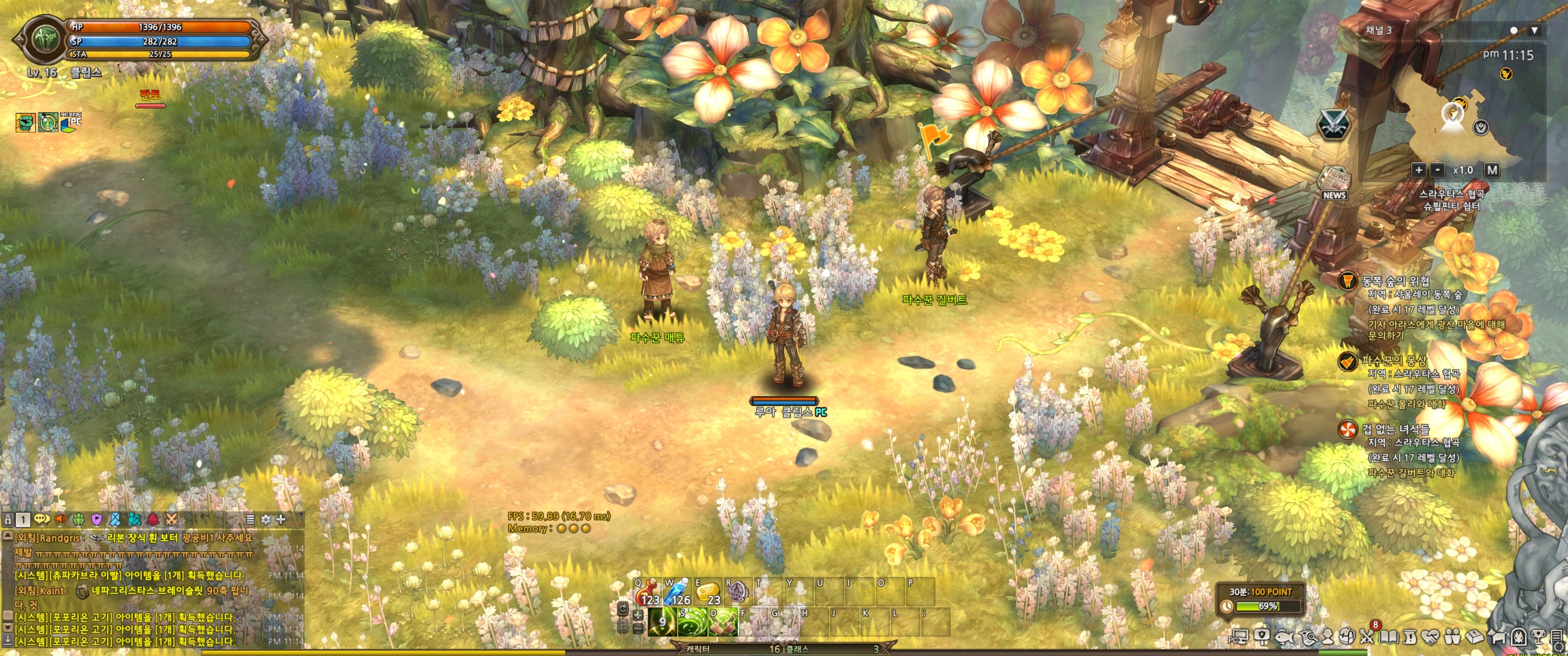The image size is (1568, 656).
Task: Open the full map with the M button
Action: tap(1491, 170)
